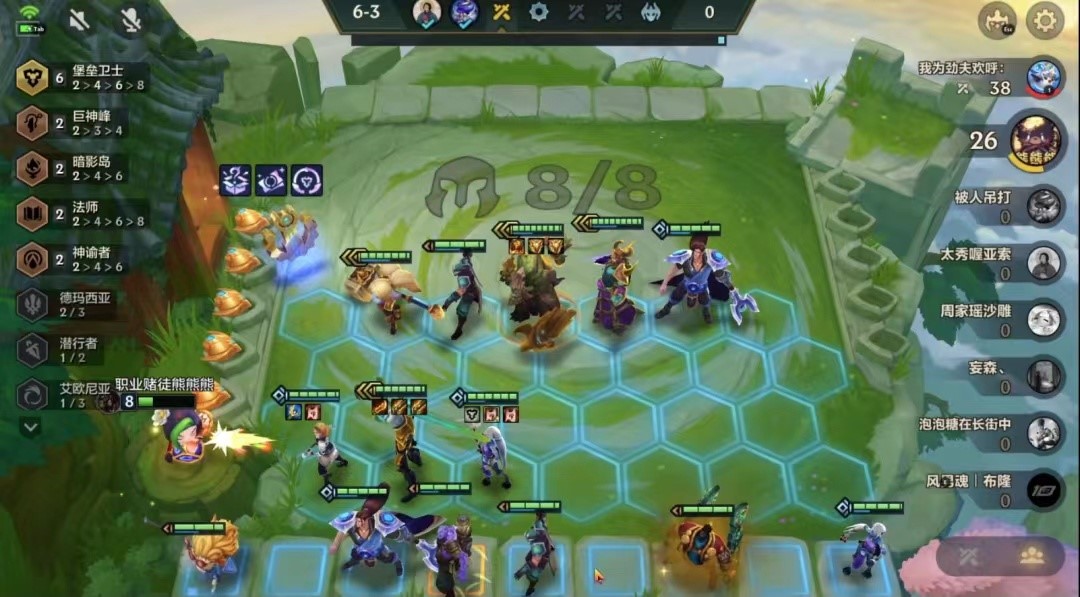Switch to the crossed swords tab icon
Viewport: 1080px width, 597px height.
[968, 556]
